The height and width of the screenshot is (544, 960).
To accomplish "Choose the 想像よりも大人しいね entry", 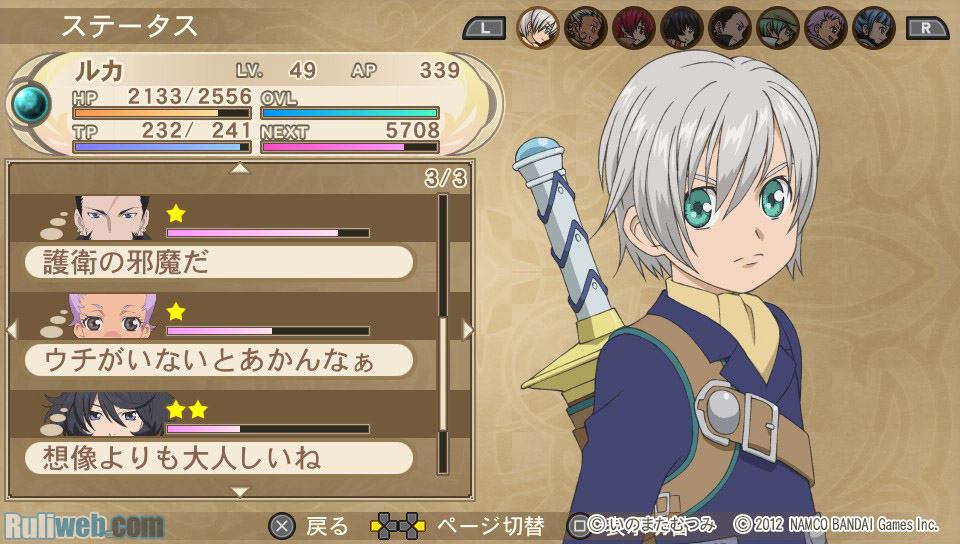I will pos(218,458).
